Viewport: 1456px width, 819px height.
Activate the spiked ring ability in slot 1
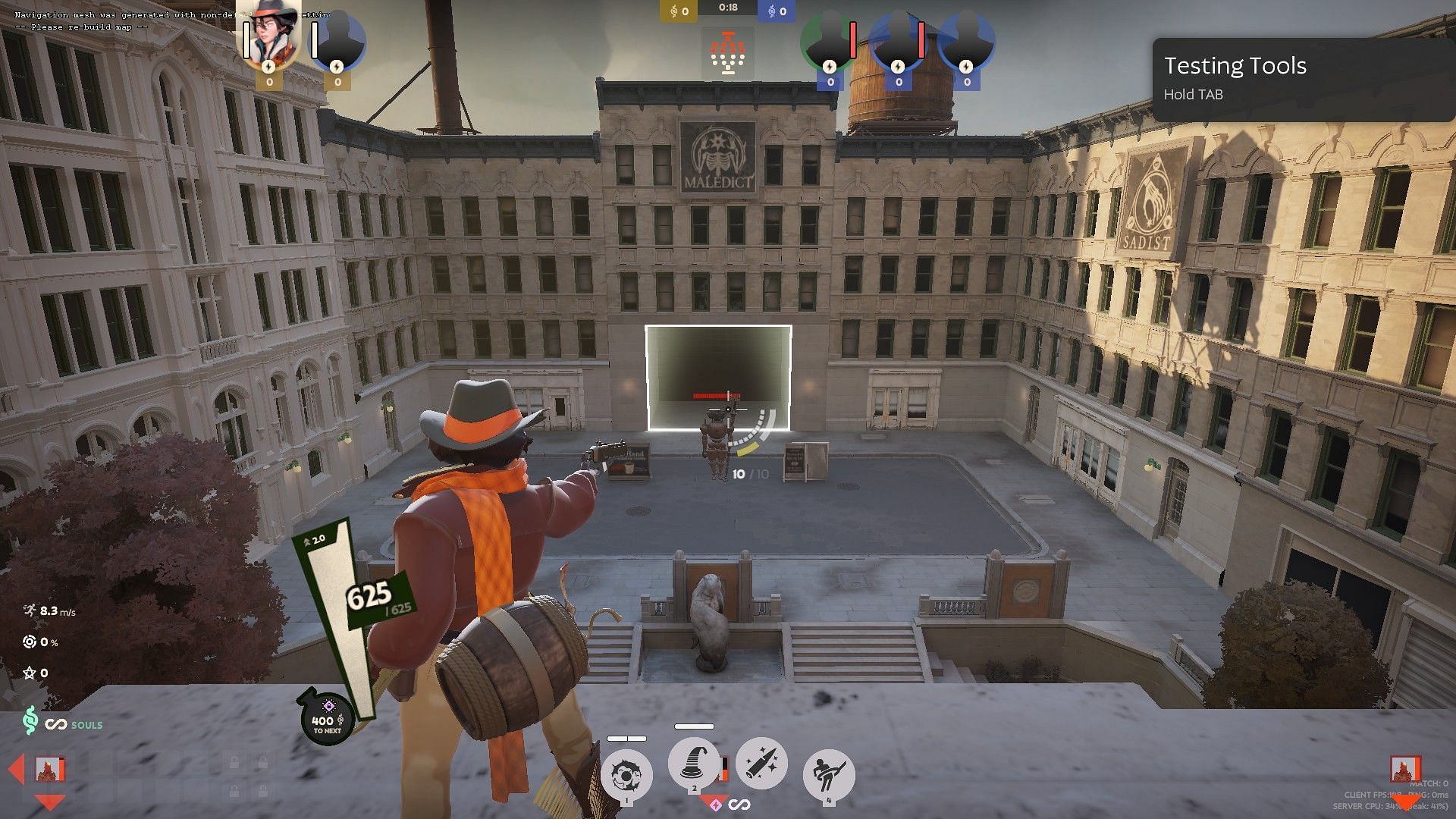click(626, 775)
